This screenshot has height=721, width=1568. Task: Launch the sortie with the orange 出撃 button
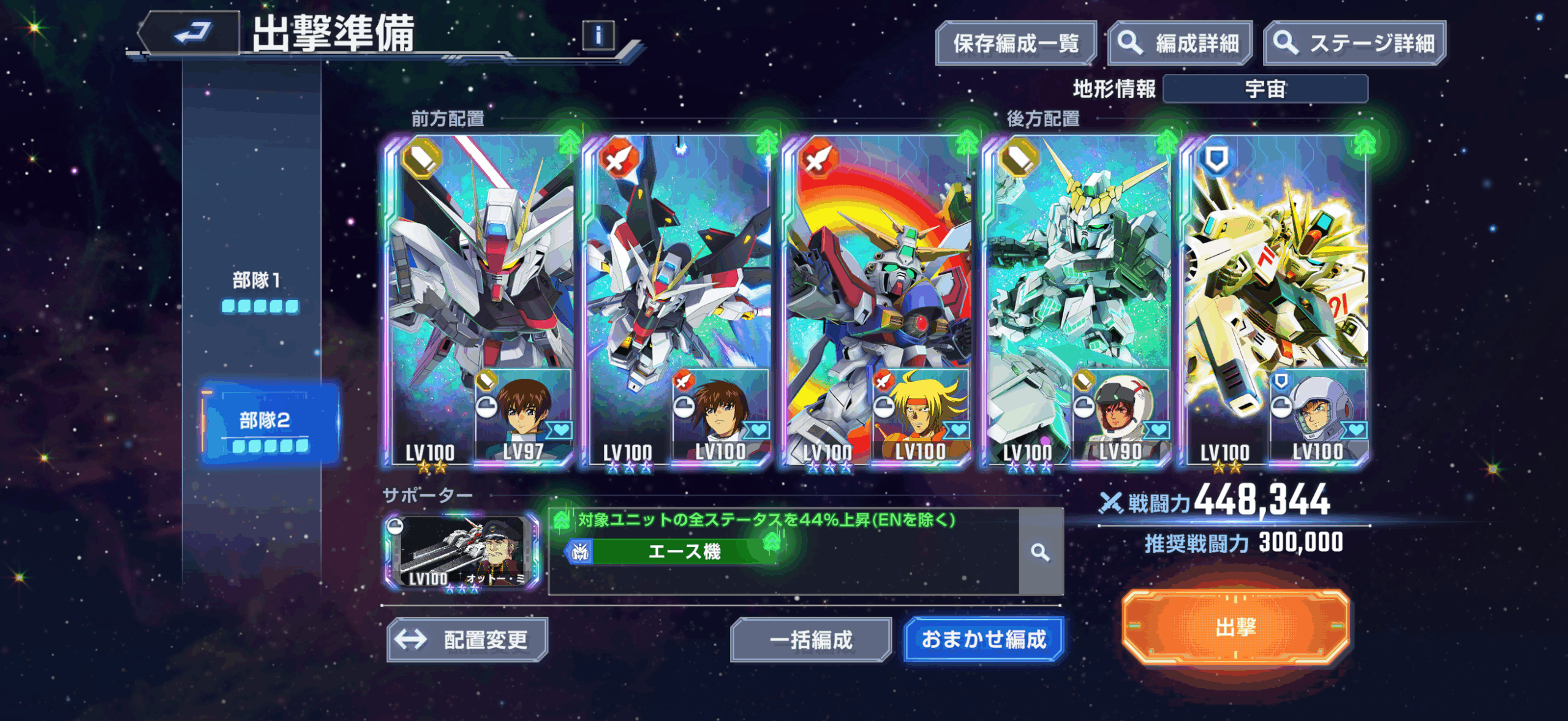[x=1235, y=627]
